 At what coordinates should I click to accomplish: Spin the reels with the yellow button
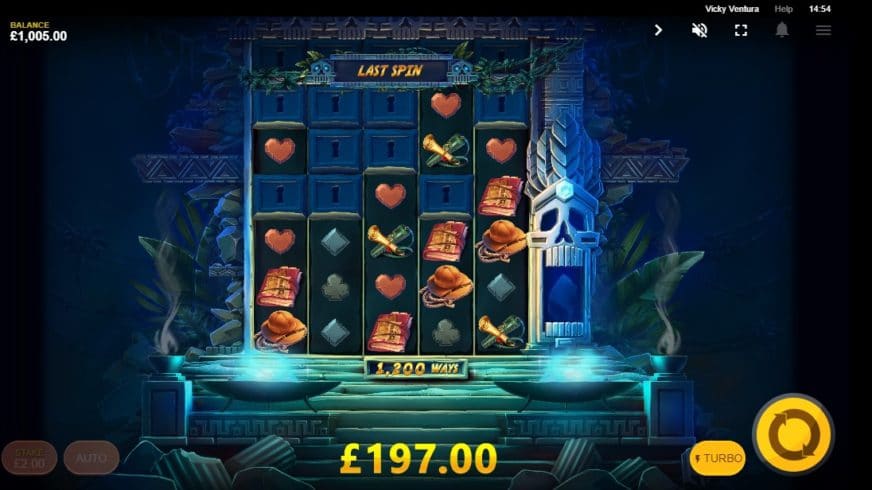point(793,434)
